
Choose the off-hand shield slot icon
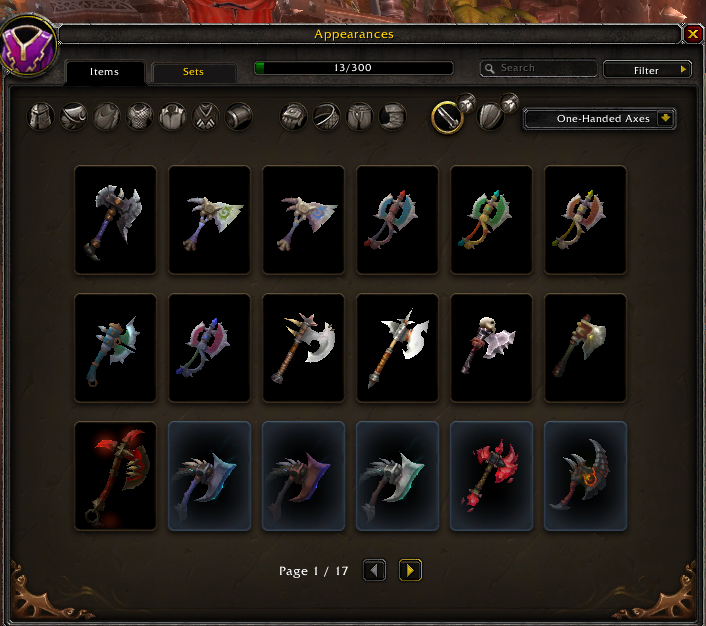[491, 117]
